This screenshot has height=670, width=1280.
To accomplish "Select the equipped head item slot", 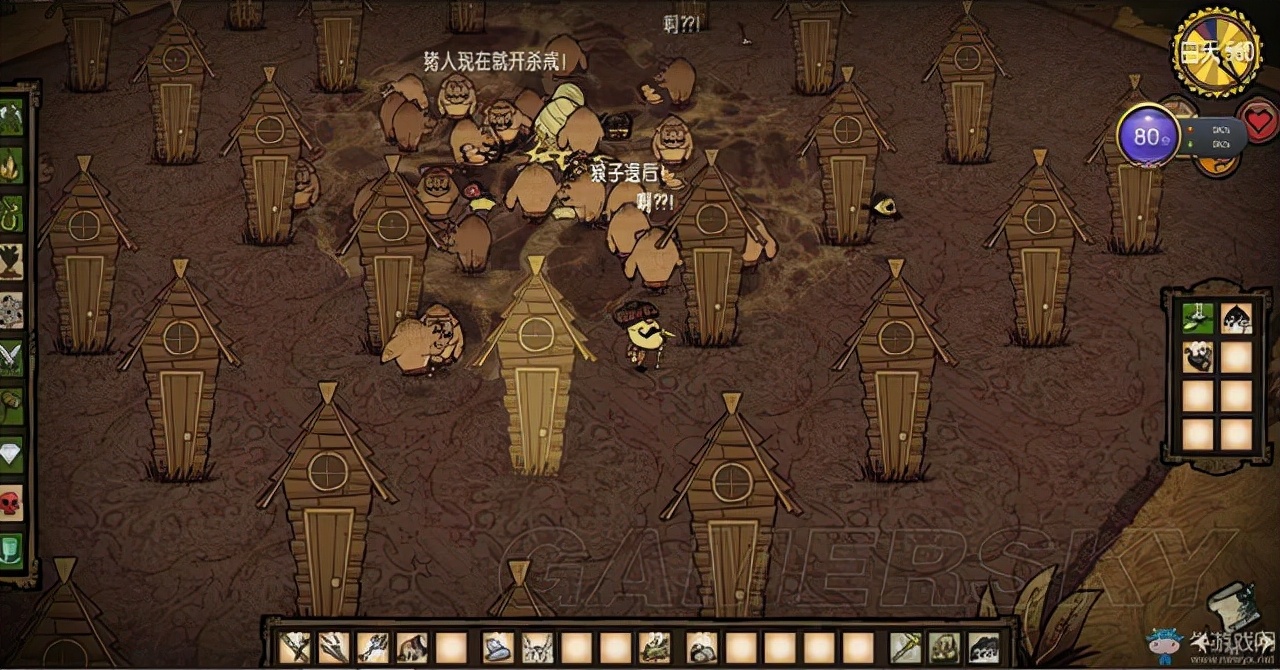I will (x=983, y=647).
